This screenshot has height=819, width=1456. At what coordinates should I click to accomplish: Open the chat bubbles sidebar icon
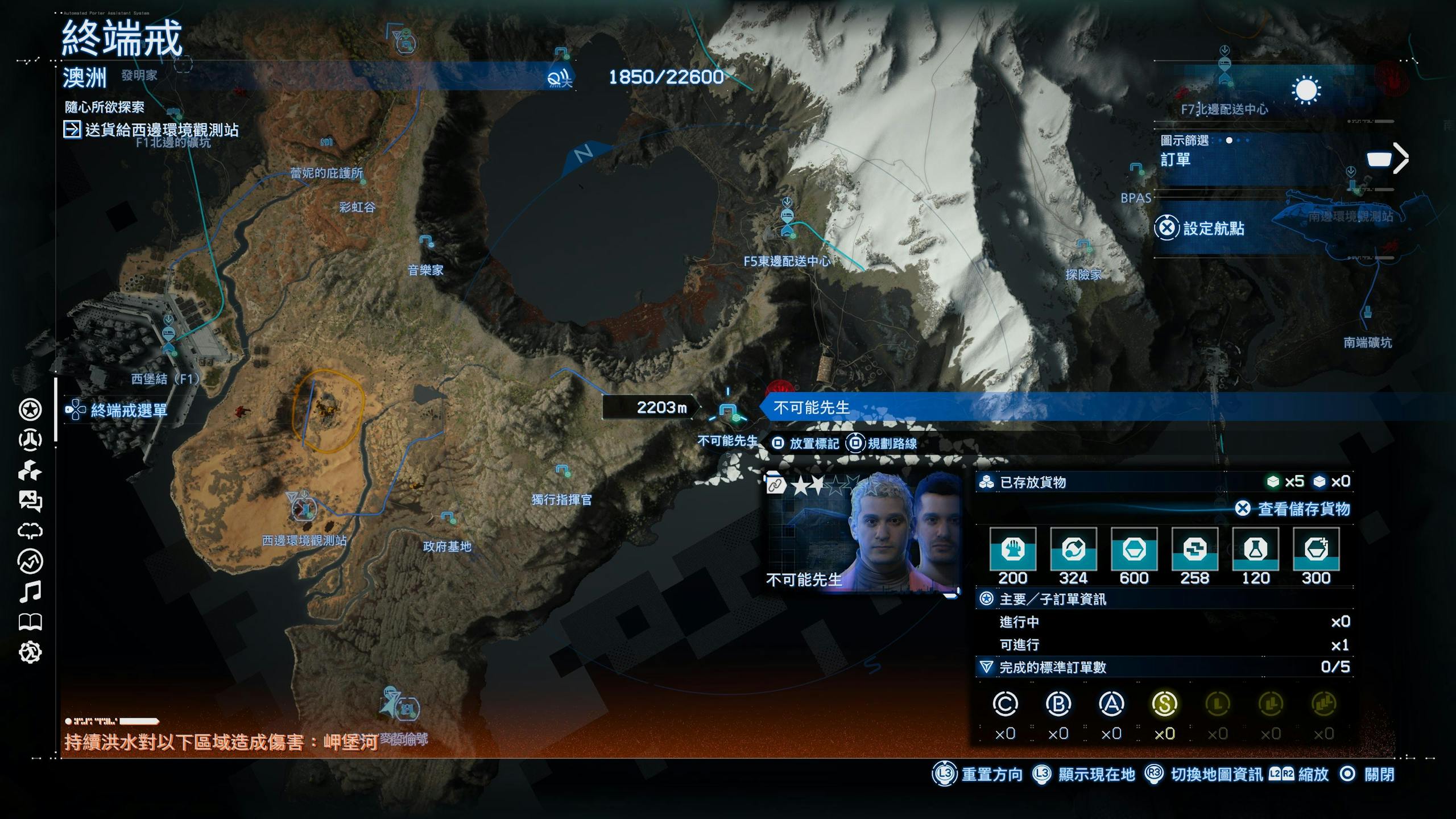pyautogui.click(x=30, y=501)
